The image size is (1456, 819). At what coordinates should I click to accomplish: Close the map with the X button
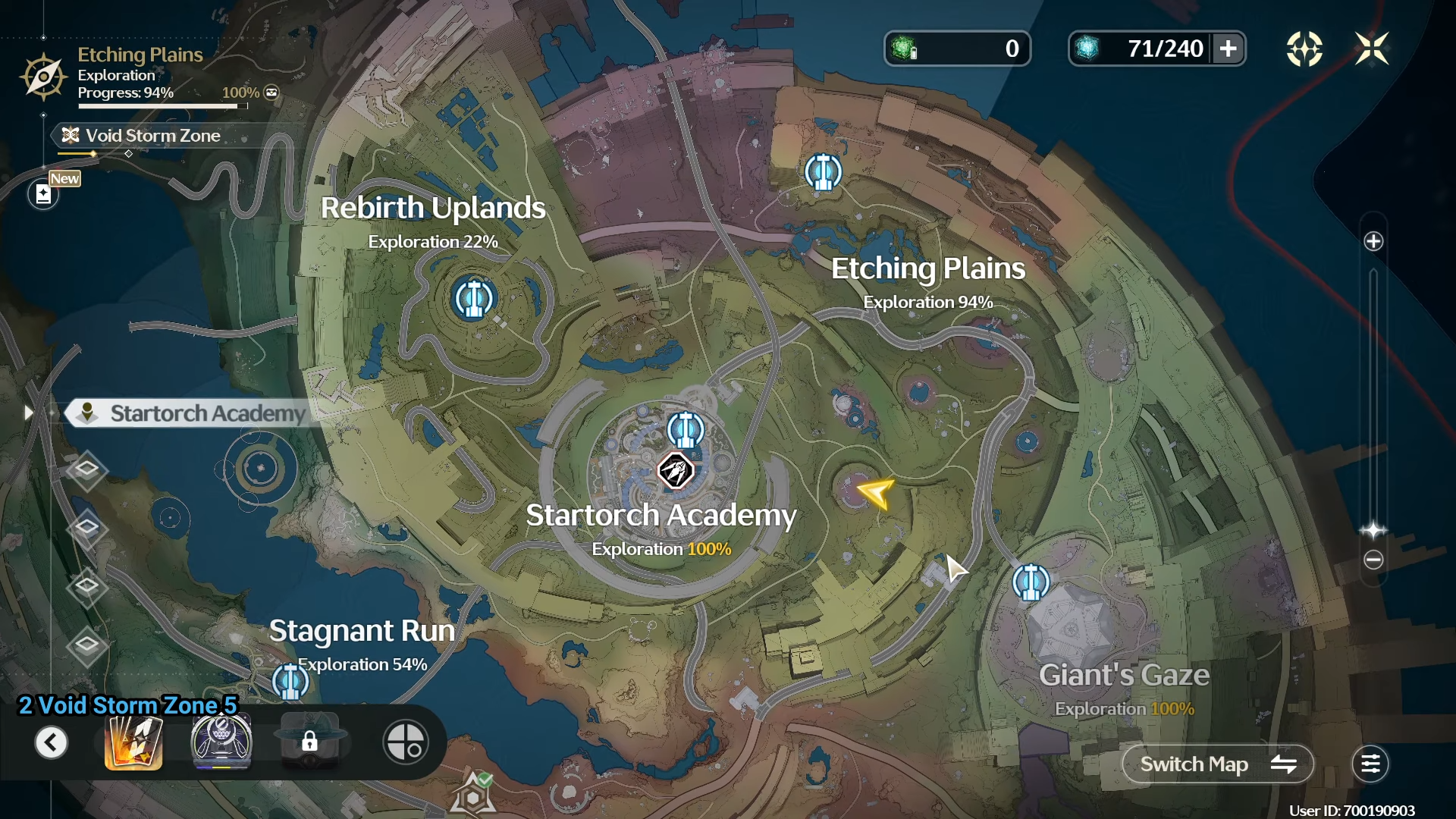point(1372,49)
